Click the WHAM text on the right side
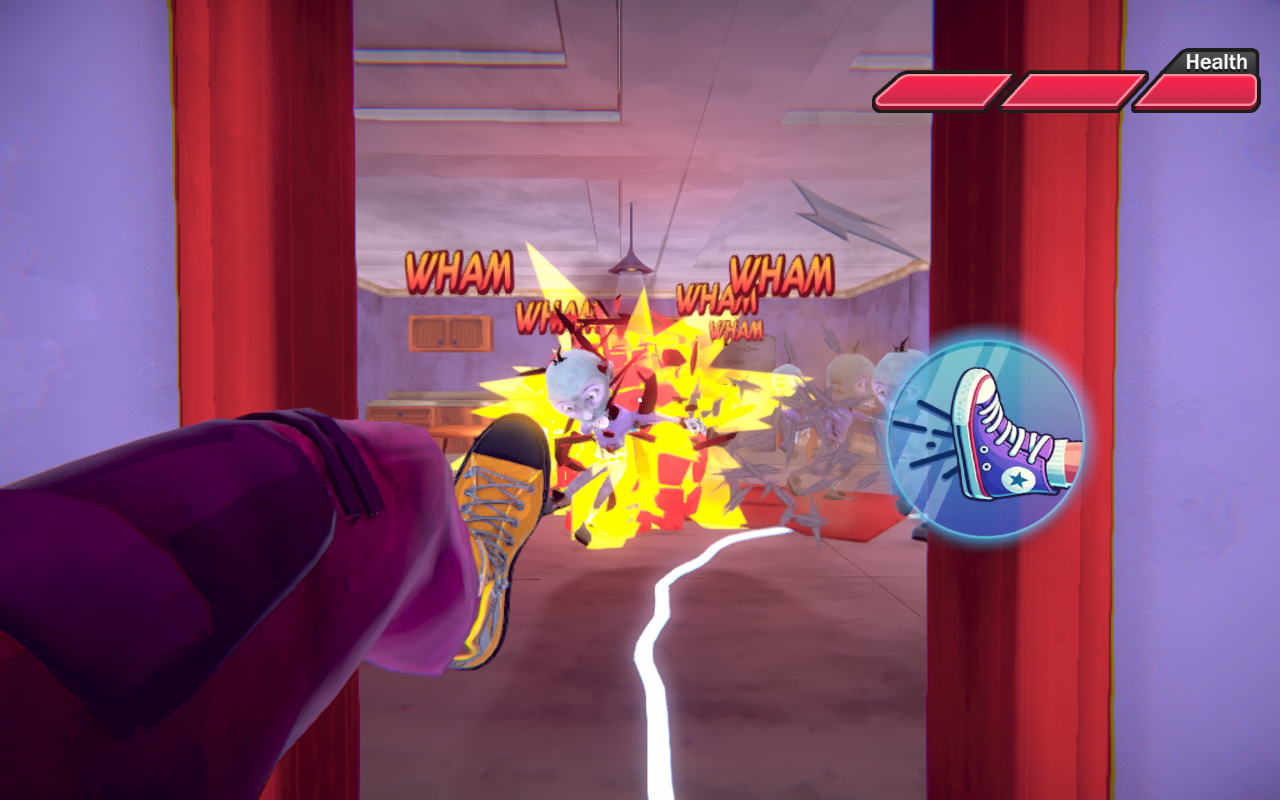Image resolution: width=1280 pixels, height=800 pixels. click(782, 272)
